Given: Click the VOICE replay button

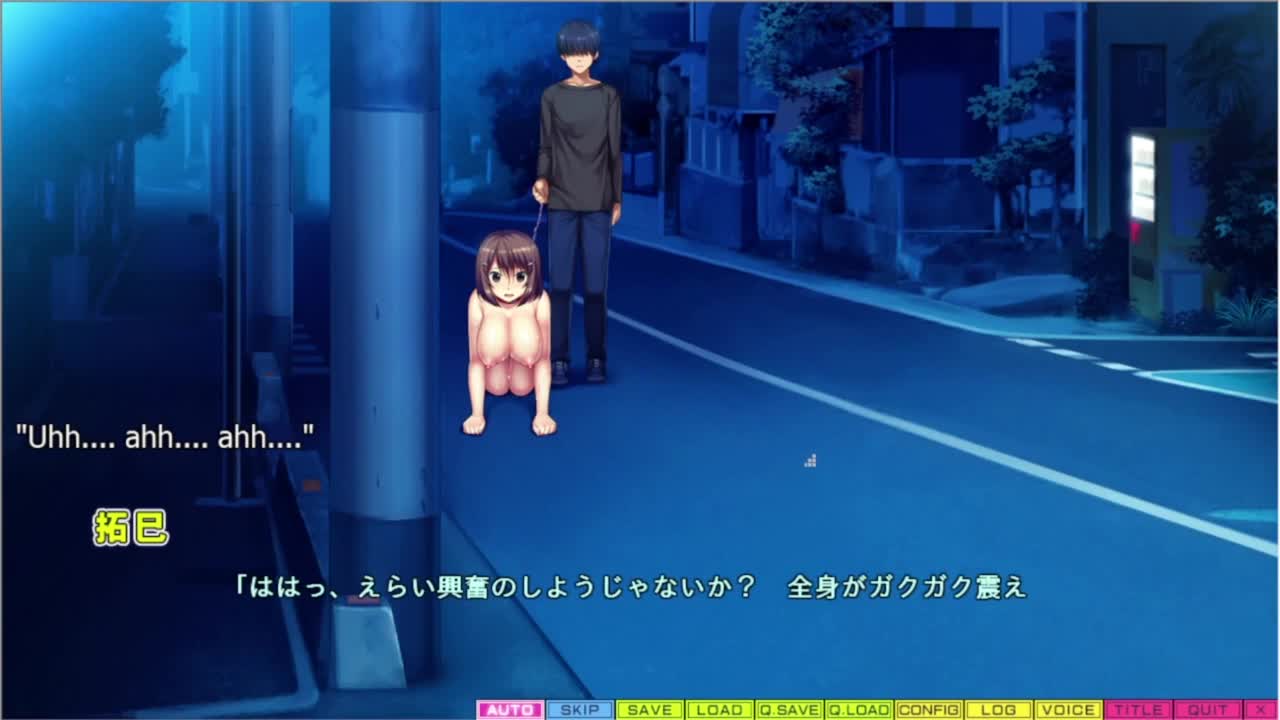Looking at the screenshot, I should [1068, 710].
